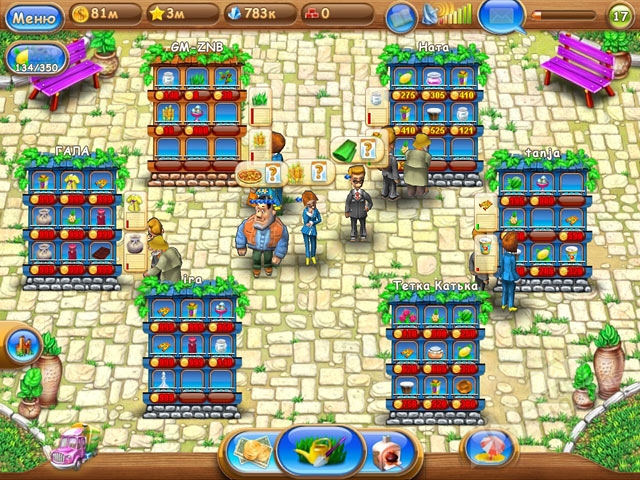The width and height of the screenshot is (640, 480).
Task: Click the pizza request bubble
Action: (249, 173)
